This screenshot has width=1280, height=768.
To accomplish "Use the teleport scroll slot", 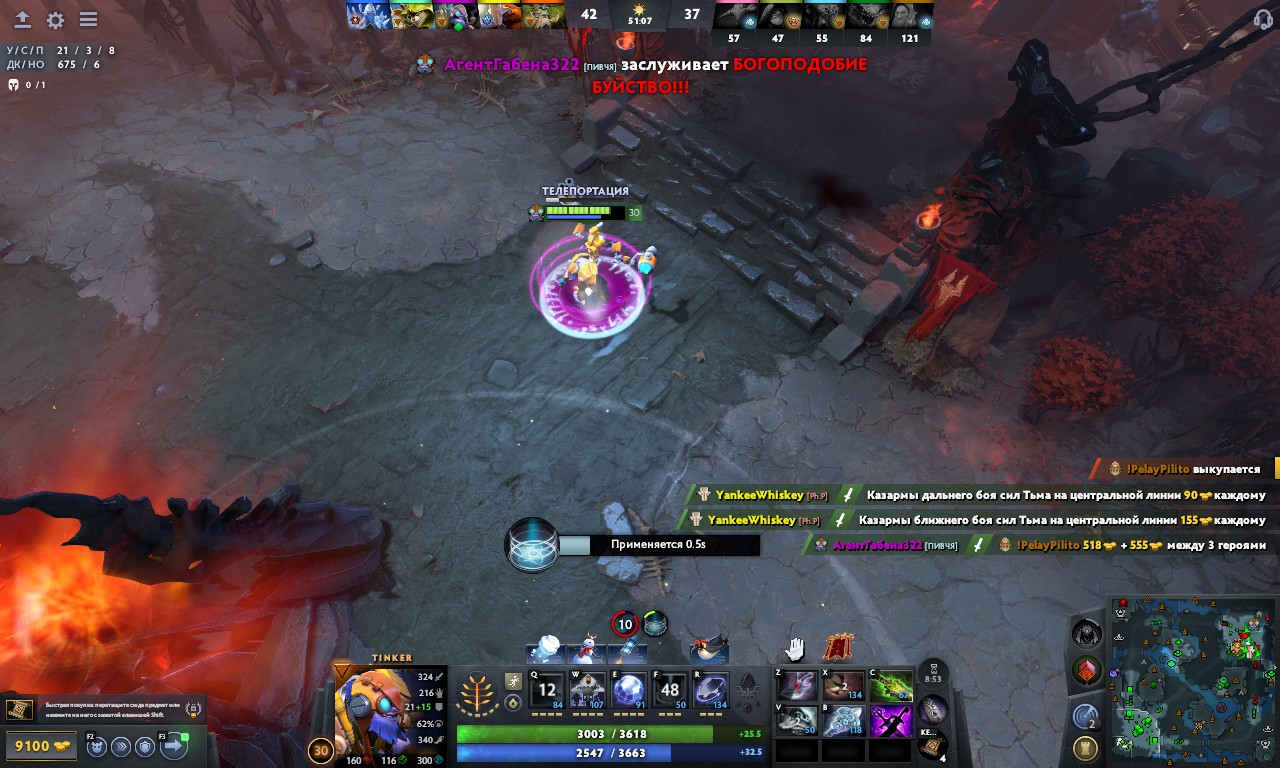I will pyautogui.click(x=932, y=743).
